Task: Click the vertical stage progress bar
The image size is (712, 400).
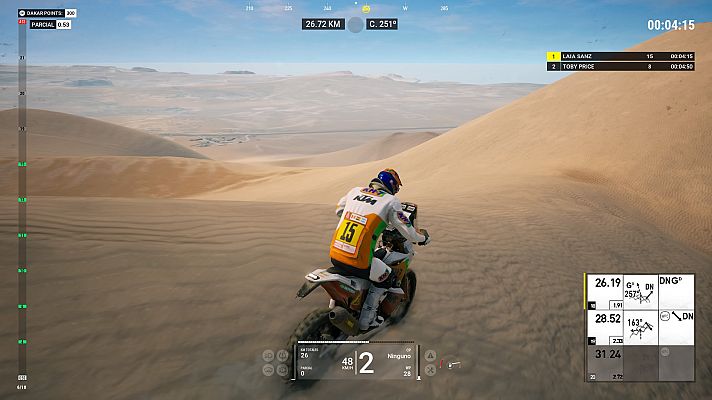Action: point(22,200)
